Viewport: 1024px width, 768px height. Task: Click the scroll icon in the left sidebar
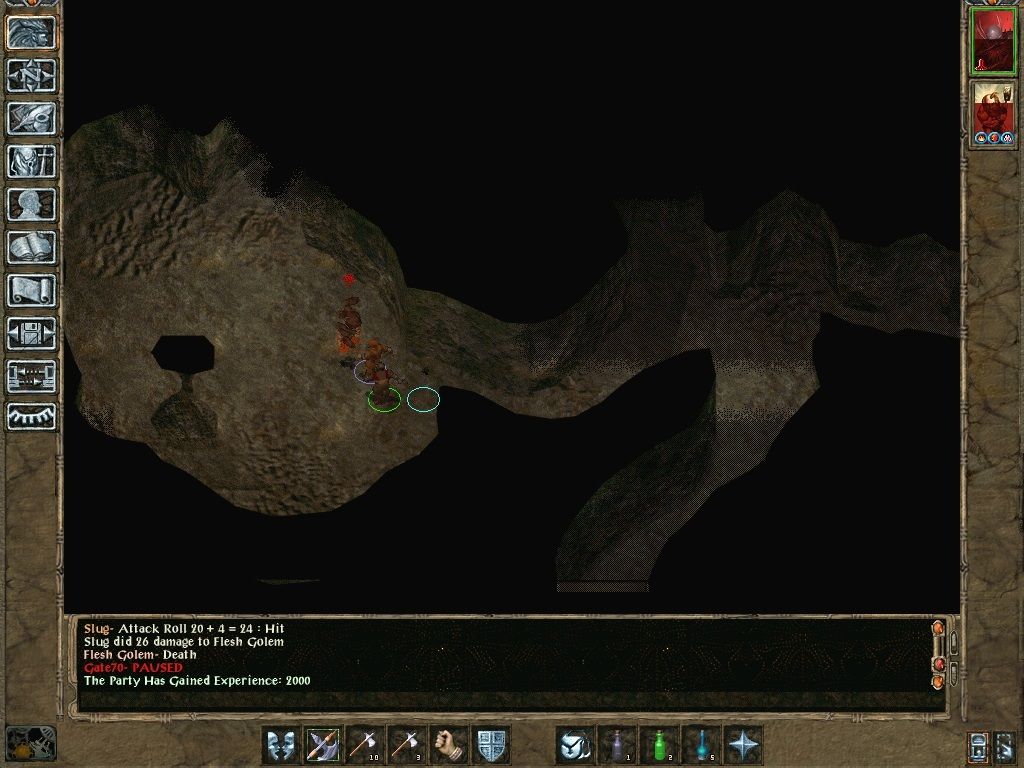(32, 290)
